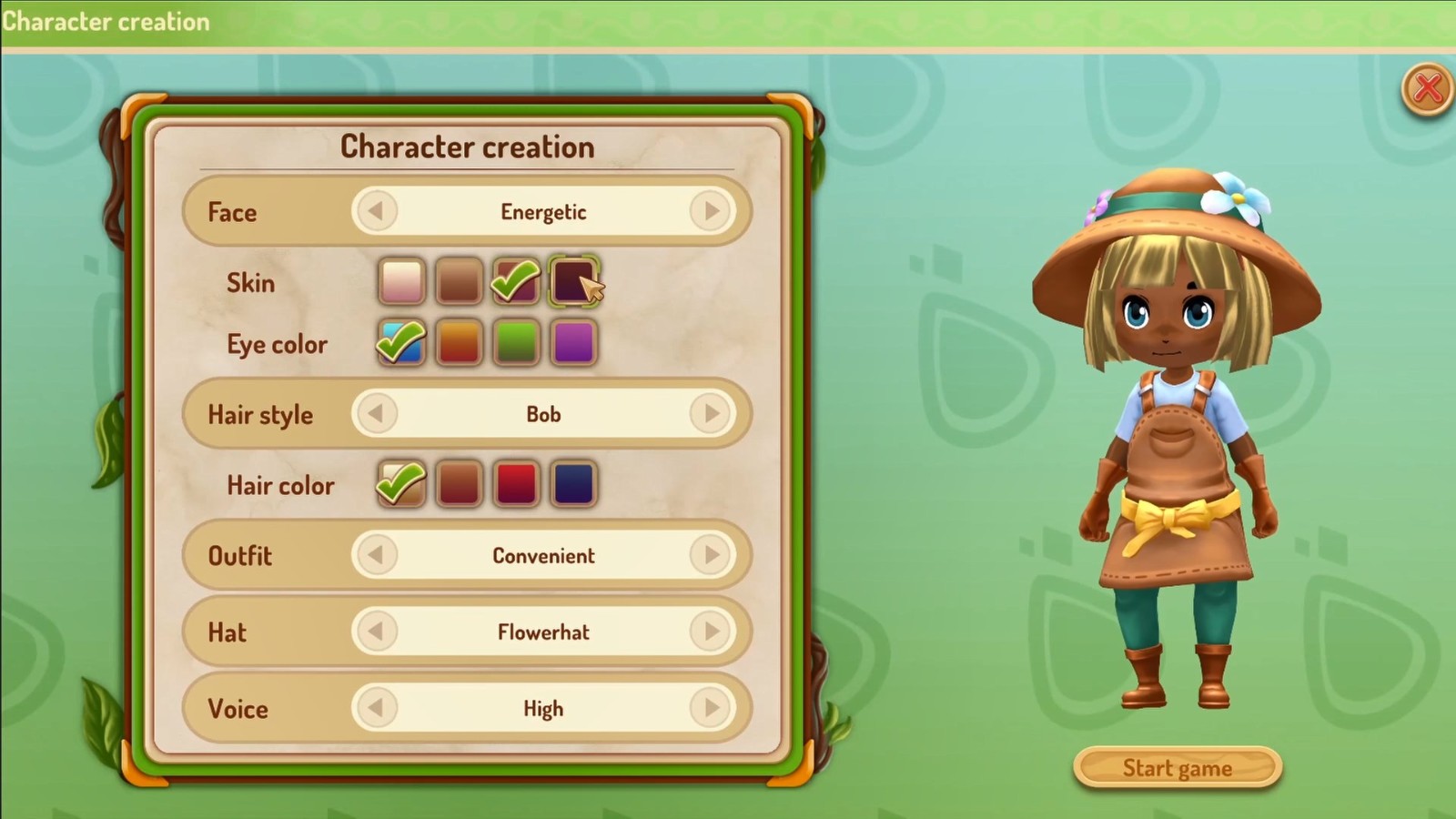Pick the medium brown skin swatch
Screen dimensions: 1456x819
[x=459, y=281]
